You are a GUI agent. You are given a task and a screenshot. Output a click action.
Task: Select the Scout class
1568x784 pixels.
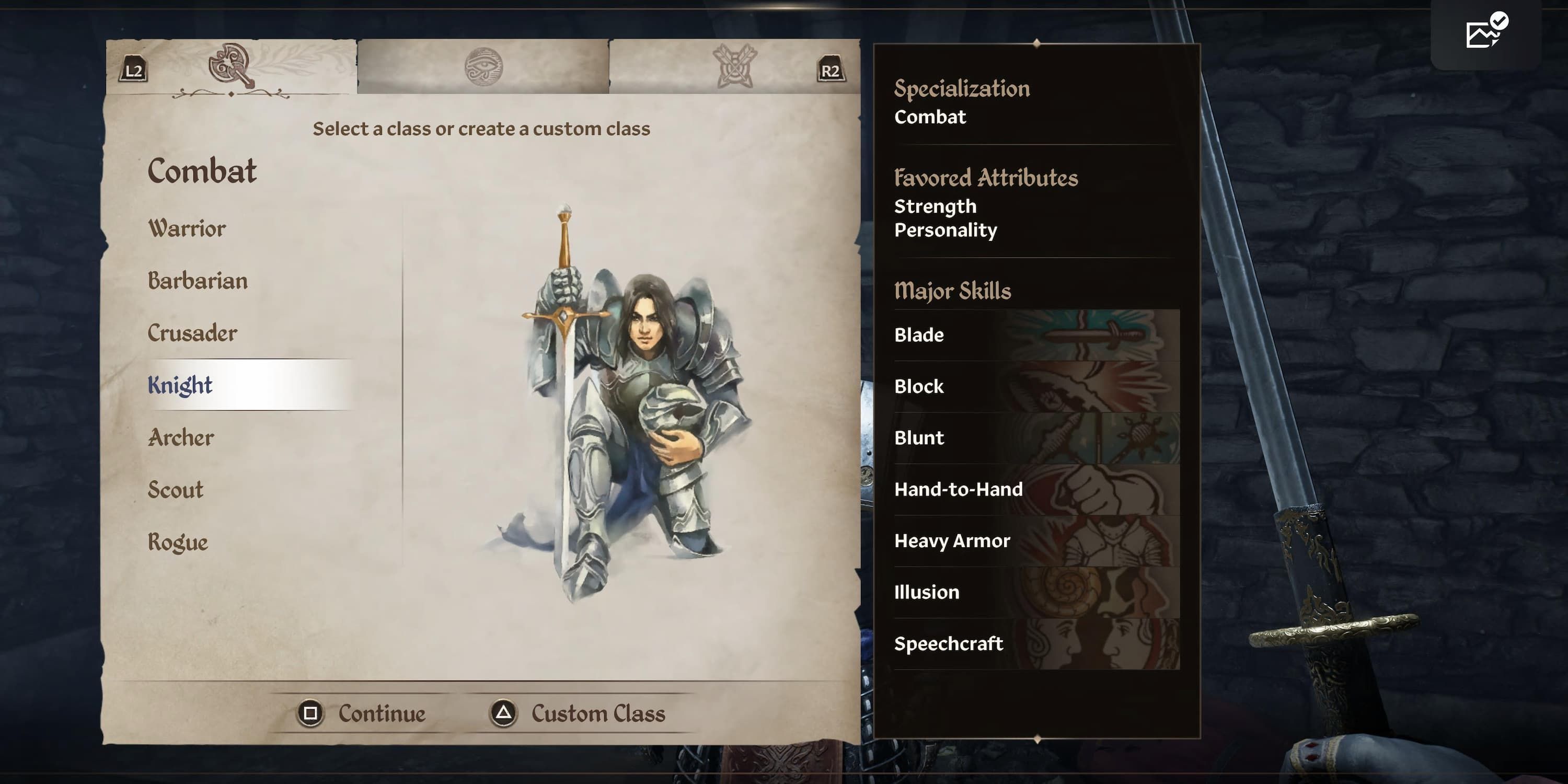(175, 490)
